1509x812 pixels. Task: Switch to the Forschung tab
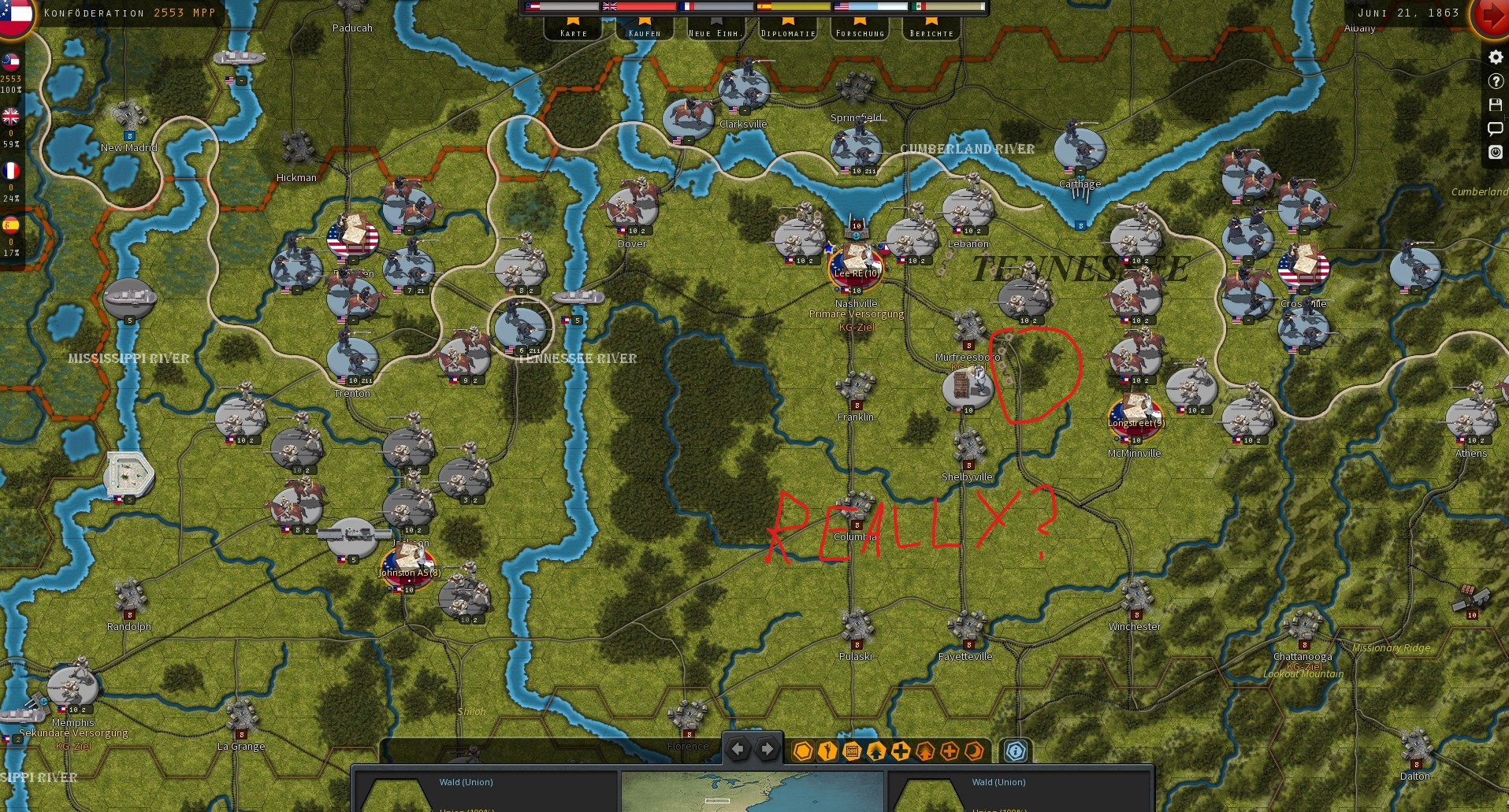coord(859,33)
